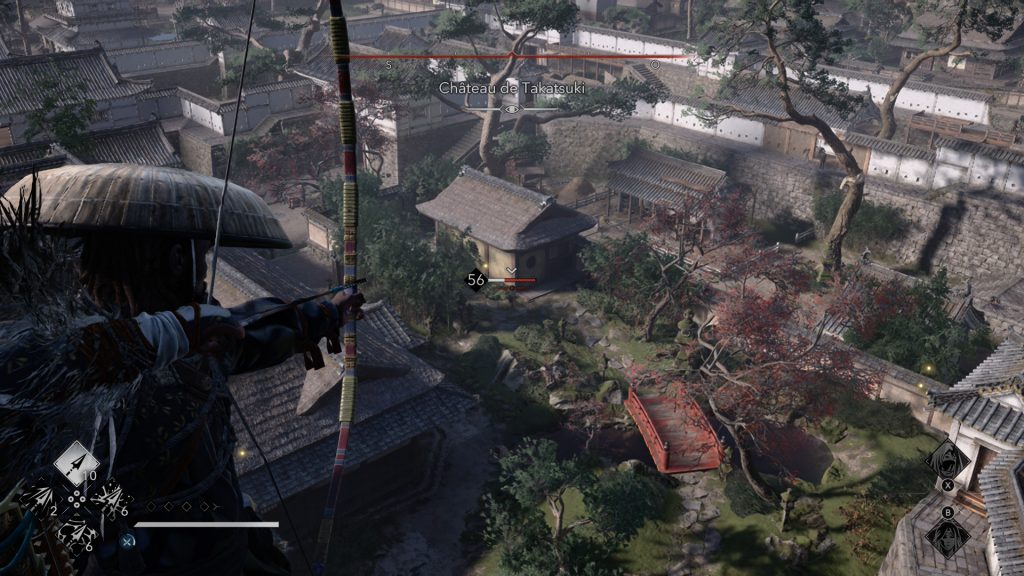
Task: Select the highlighted arrow slot with 10 arrows
Action: (76, 464)
